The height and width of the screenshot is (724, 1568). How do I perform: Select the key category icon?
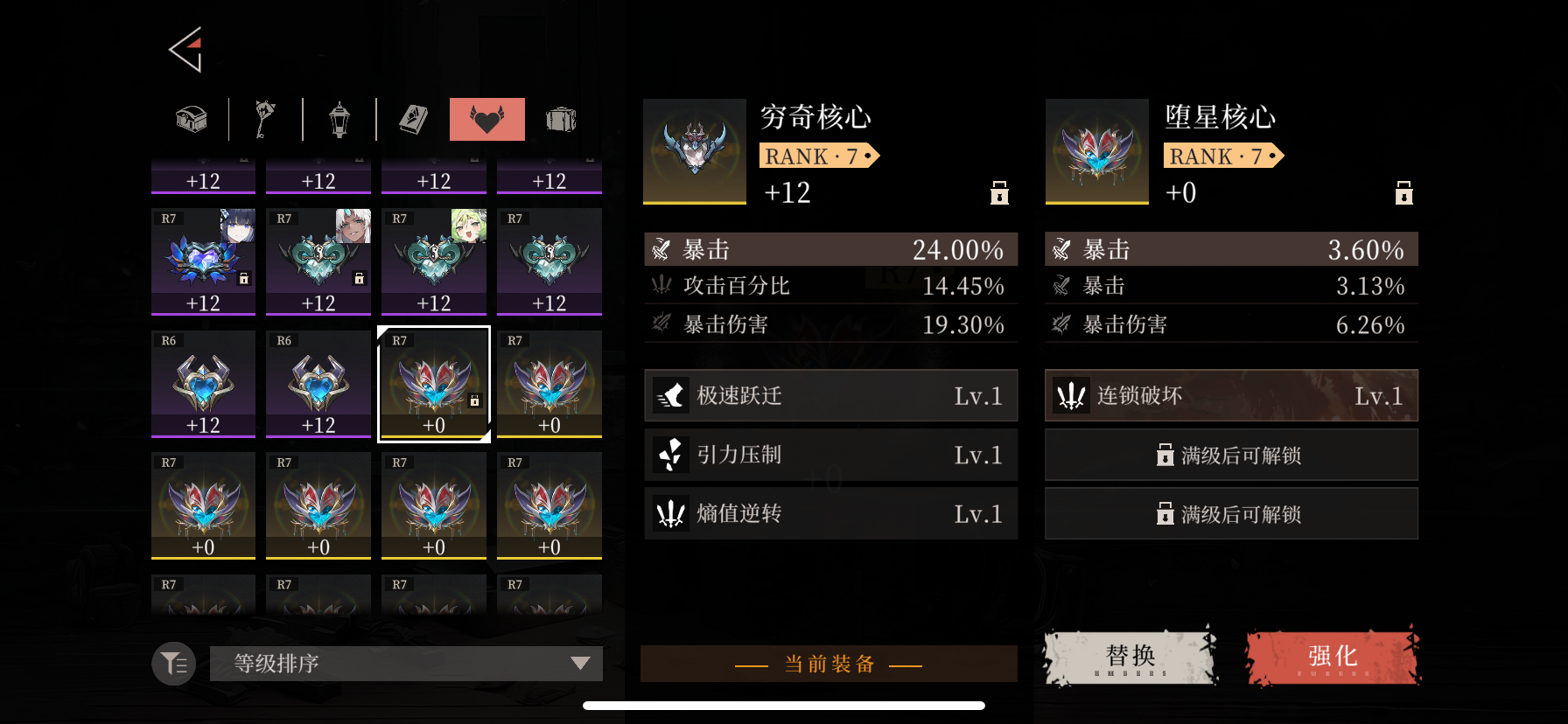tap(265, 119)
